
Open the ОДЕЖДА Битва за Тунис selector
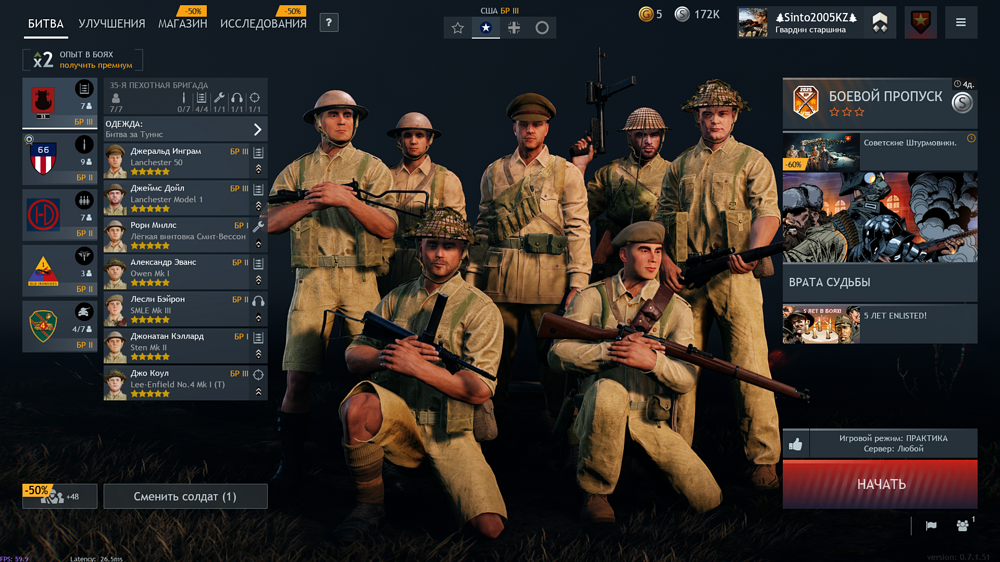185,129
